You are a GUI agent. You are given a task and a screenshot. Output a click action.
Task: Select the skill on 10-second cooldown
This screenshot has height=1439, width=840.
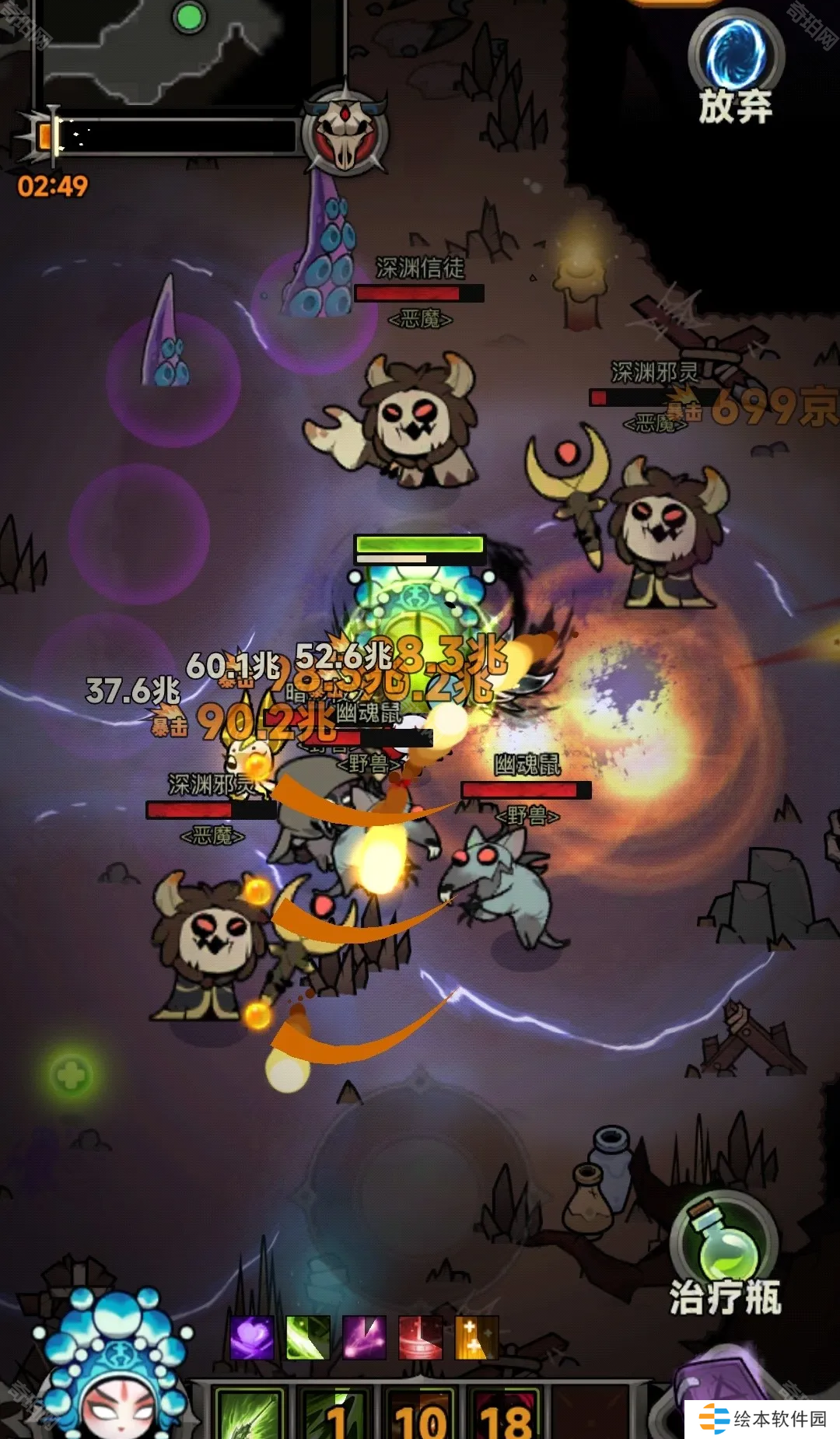421,1412
